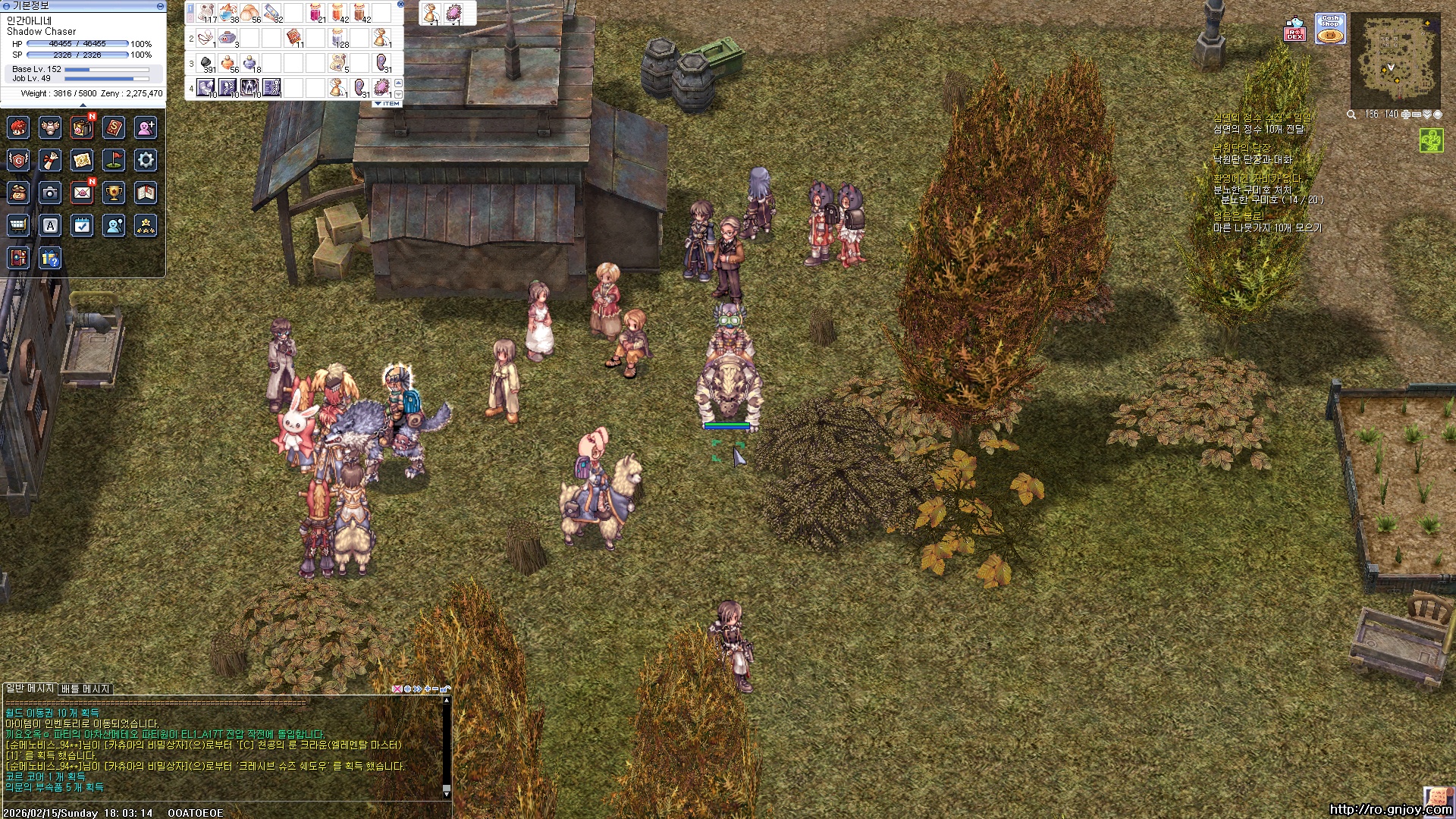Viewport: 1456px width, 819px height.
Task: Open the world map scroll icon
Action: pos(82,160)
